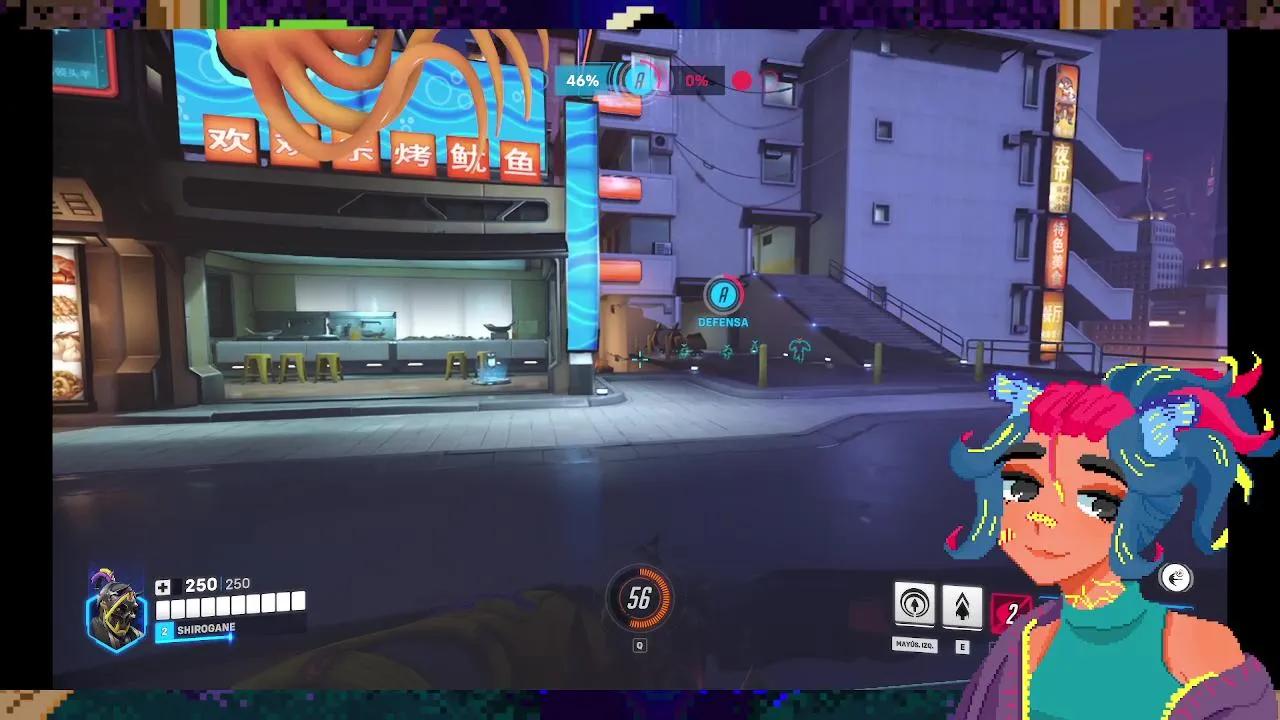
Task: Click the enemy progress indicator showing 0%
Action: pos(698,80)
